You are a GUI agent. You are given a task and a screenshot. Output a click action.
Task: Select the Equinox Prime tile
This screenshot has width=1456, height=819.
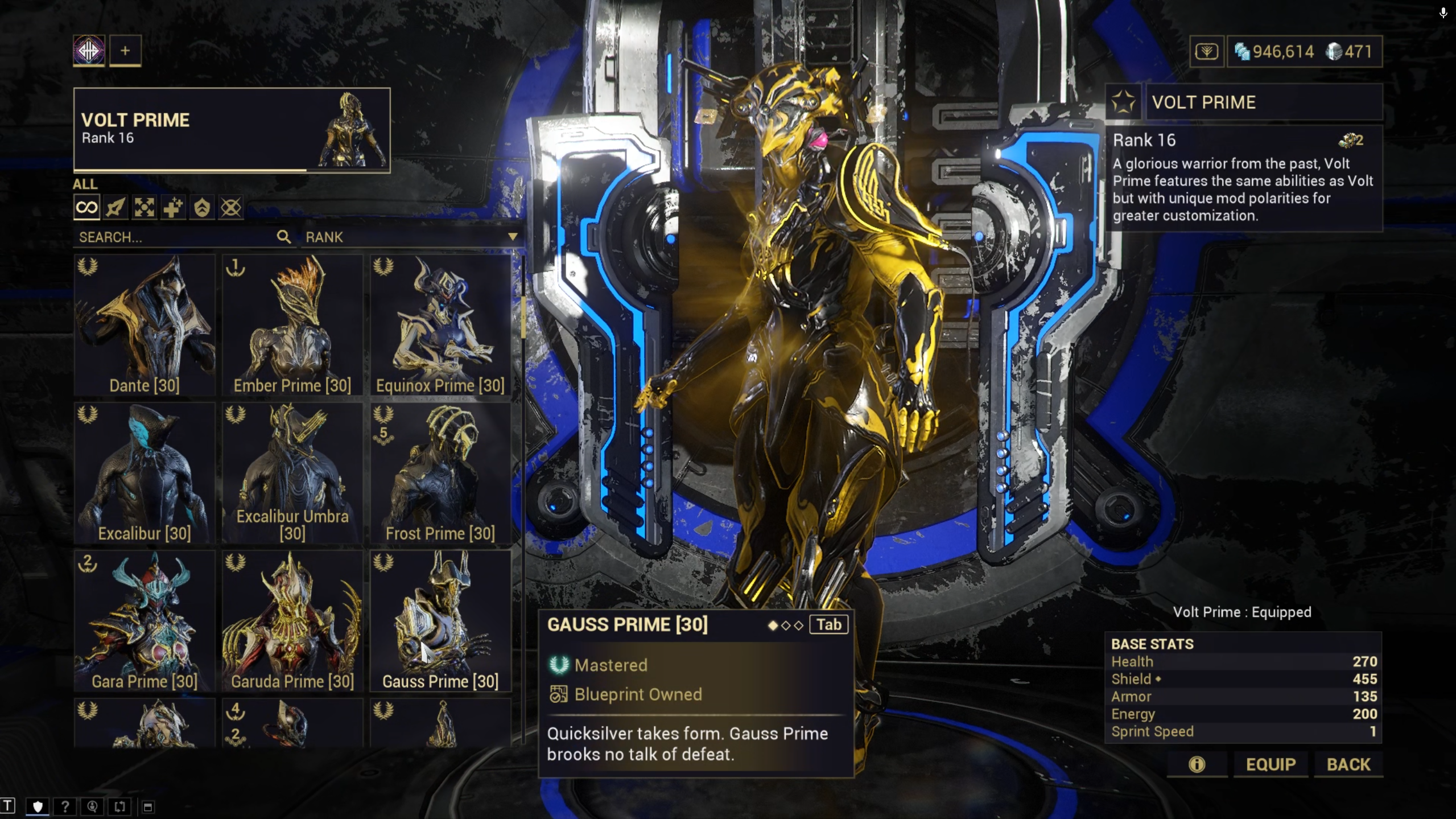coord(440,324)
